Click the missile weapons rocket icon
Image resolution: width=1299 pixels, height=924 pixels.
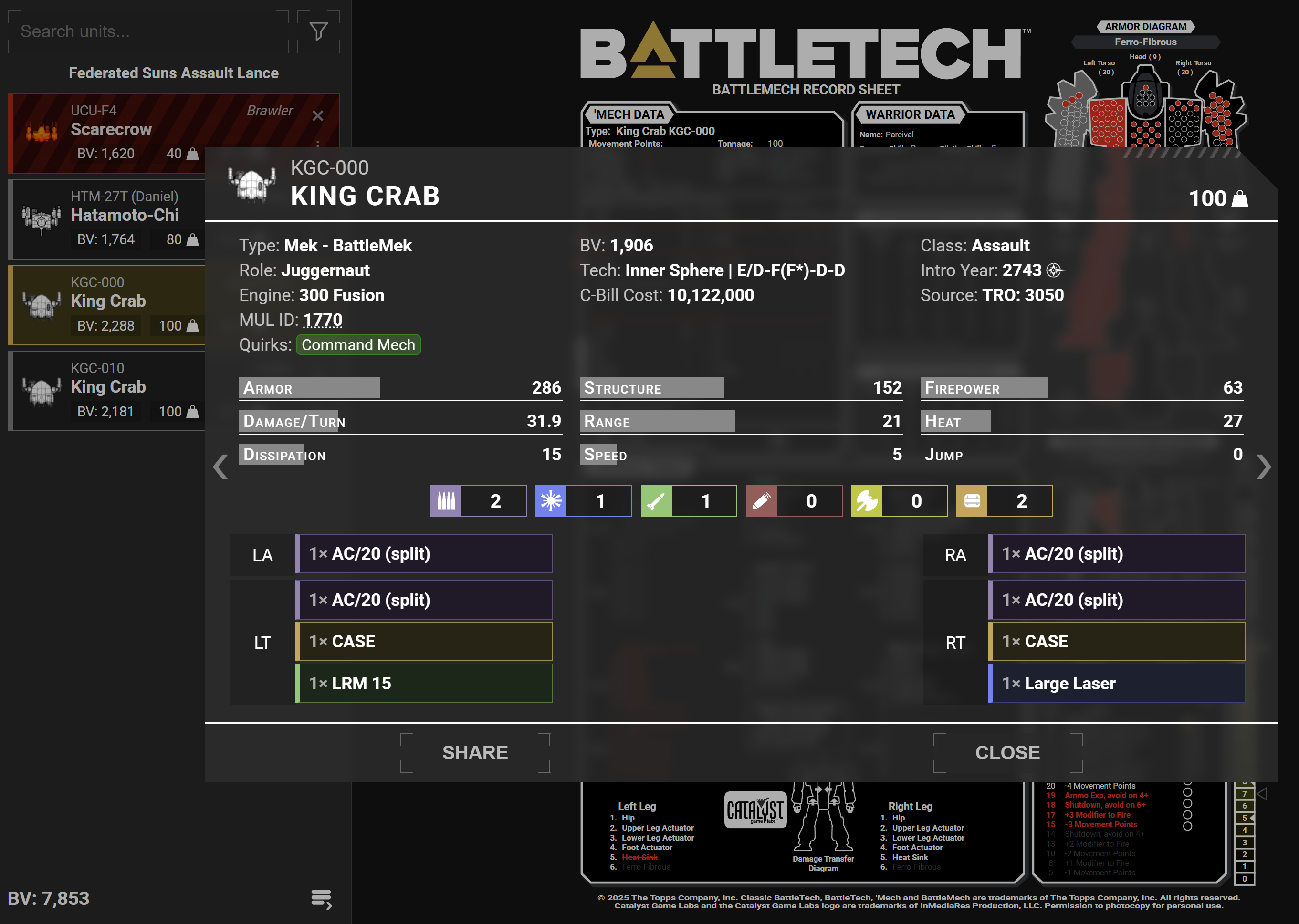point(657,501)
